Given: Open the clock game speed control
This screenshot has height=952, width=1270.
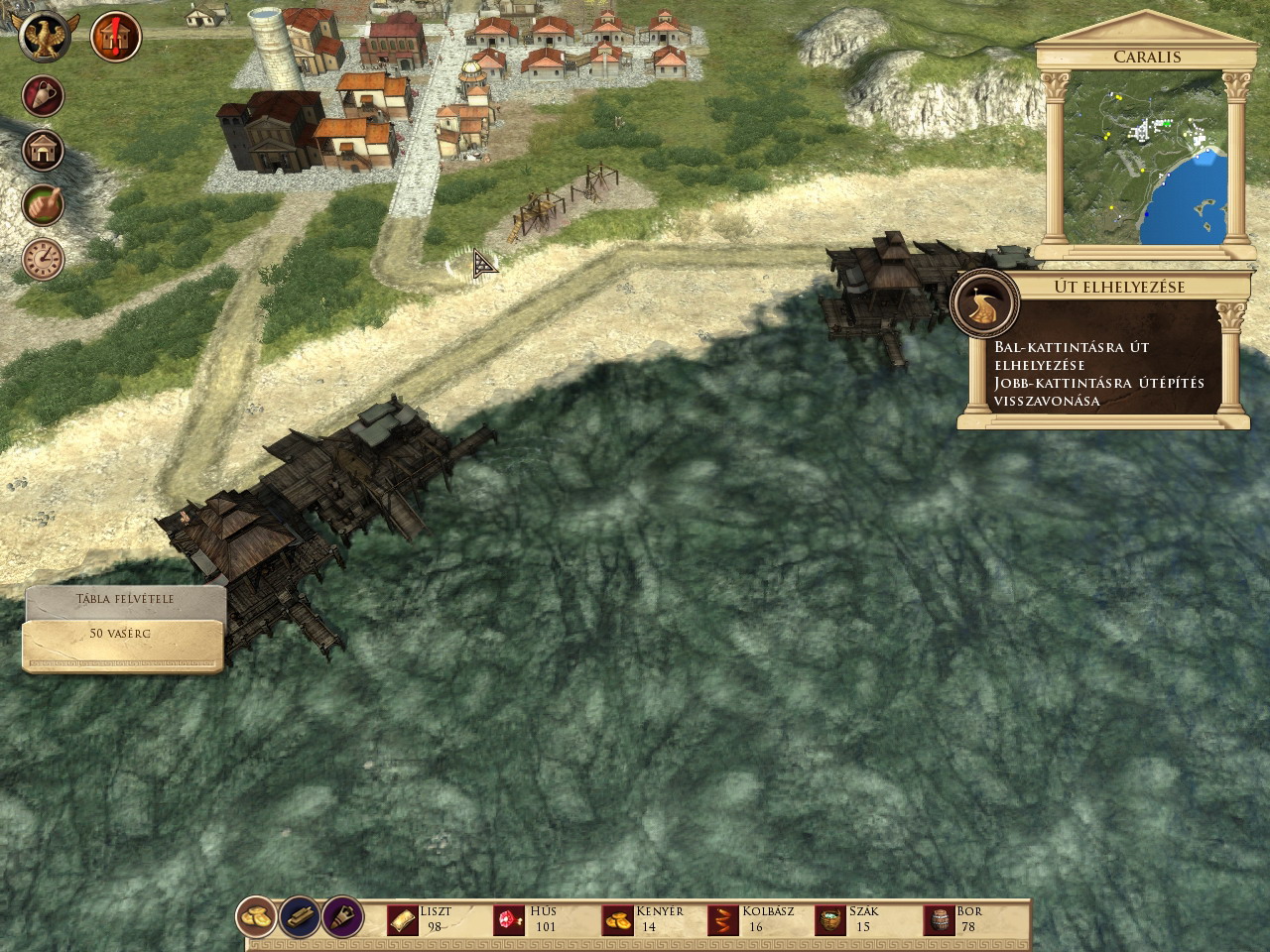Looking at the screenshot, I should point(44,258).
